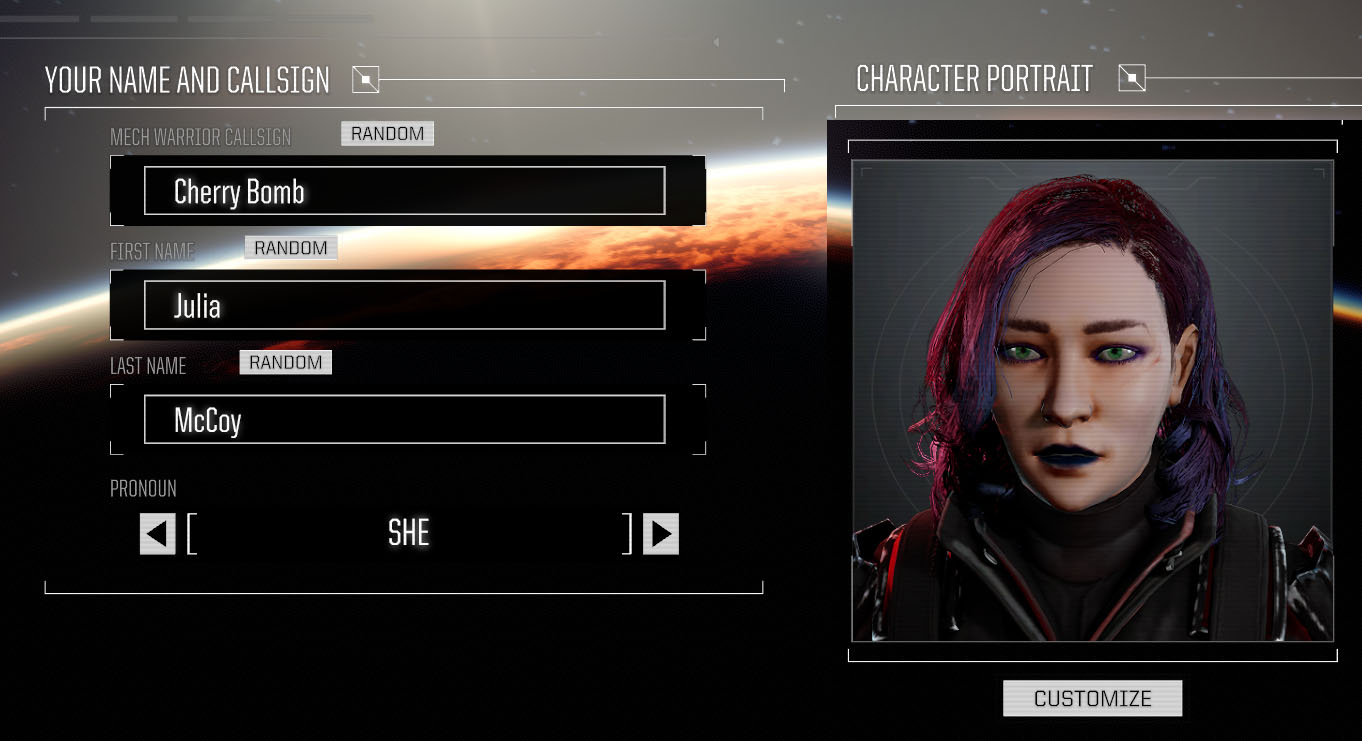Click the callsign field showing Cherry Bomb
This screenshot has width=1362, height=741.
(404, 191)
